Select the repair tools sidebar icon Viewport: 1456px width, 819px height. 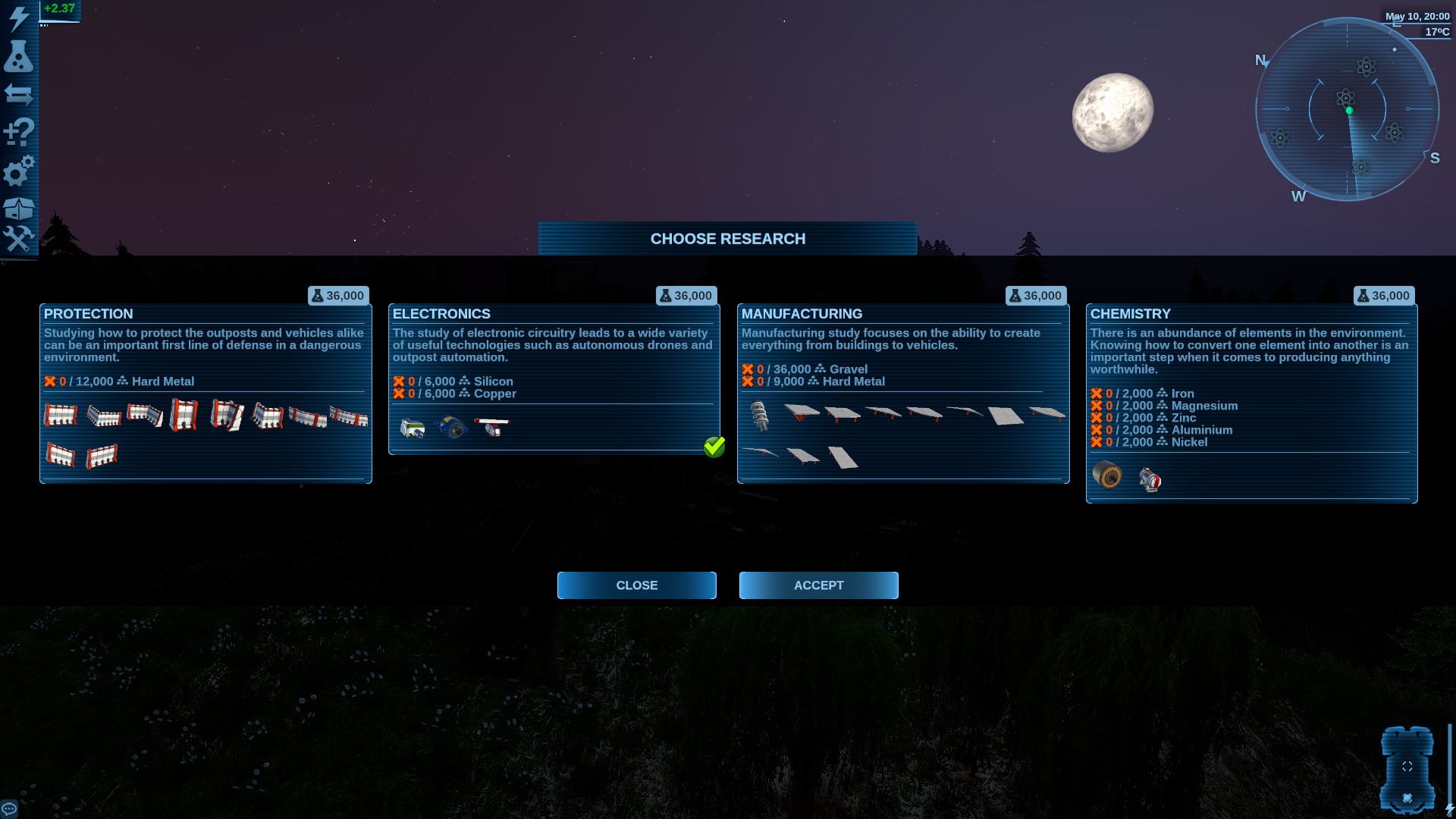[x=18, y=241]
